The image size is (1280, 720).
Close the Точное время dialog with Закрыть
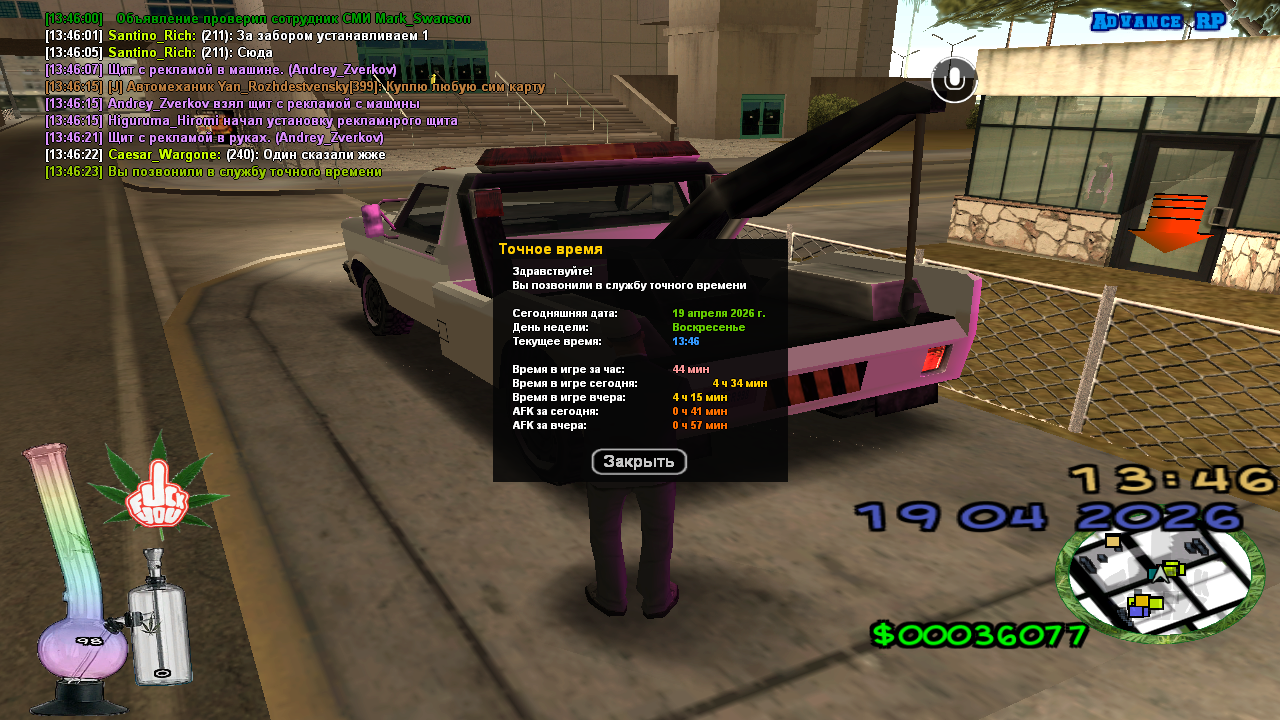point(639,462)
